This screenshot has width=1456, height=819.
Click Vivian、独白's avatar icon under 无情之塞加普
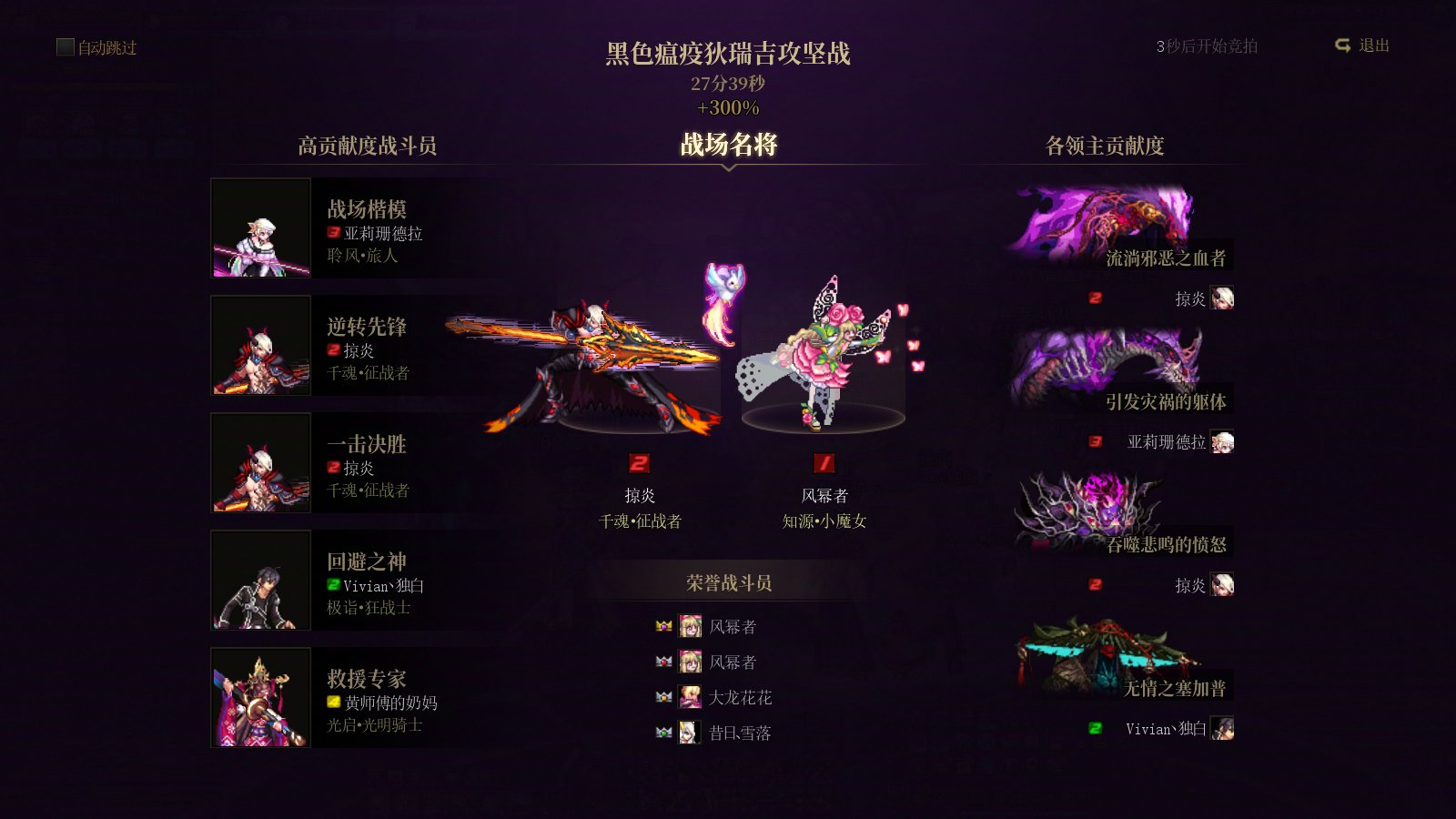click(x=1224, y=728)
